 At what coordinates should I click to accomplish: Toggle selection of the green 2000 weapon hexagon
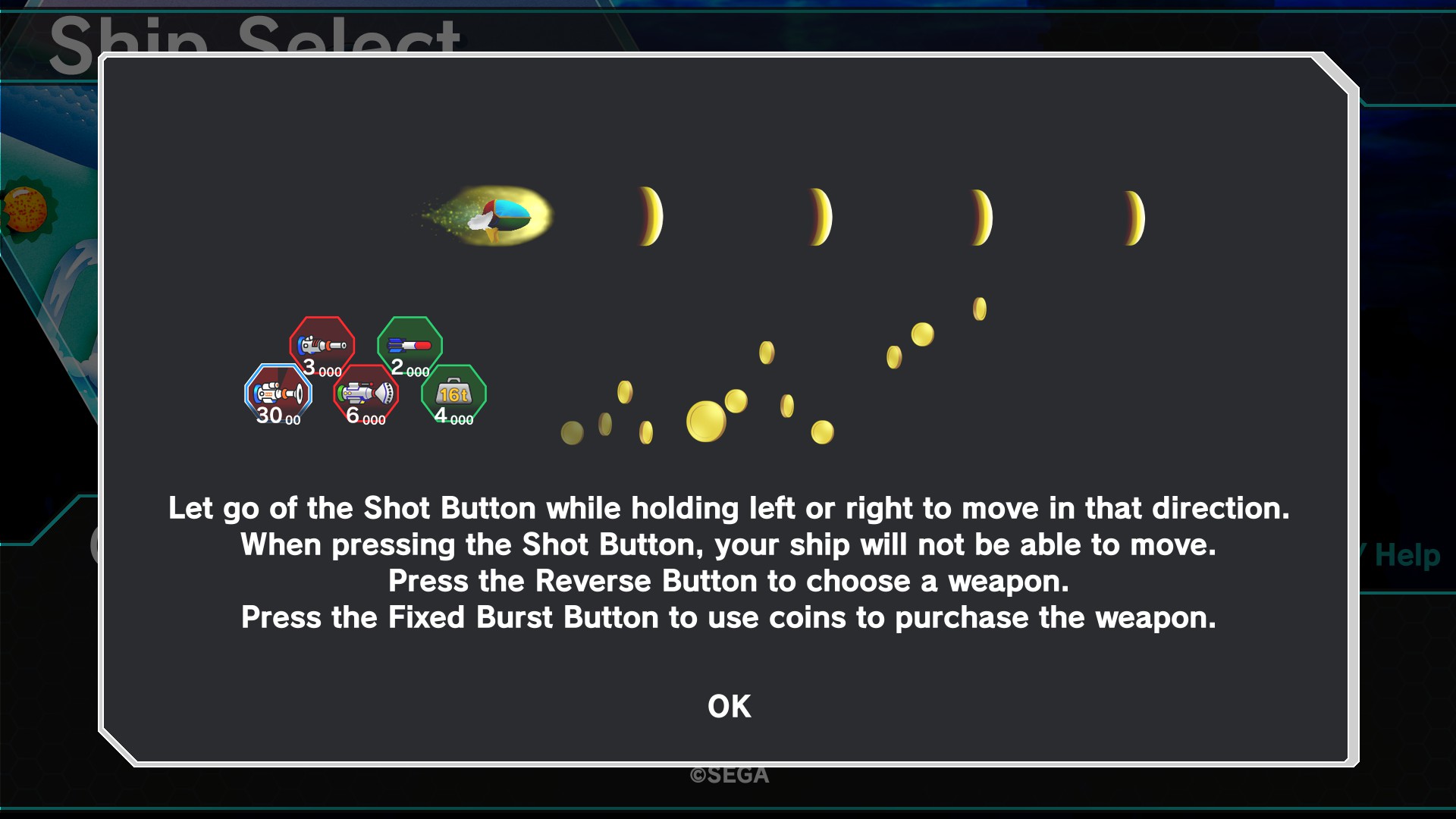coord(409,345)
